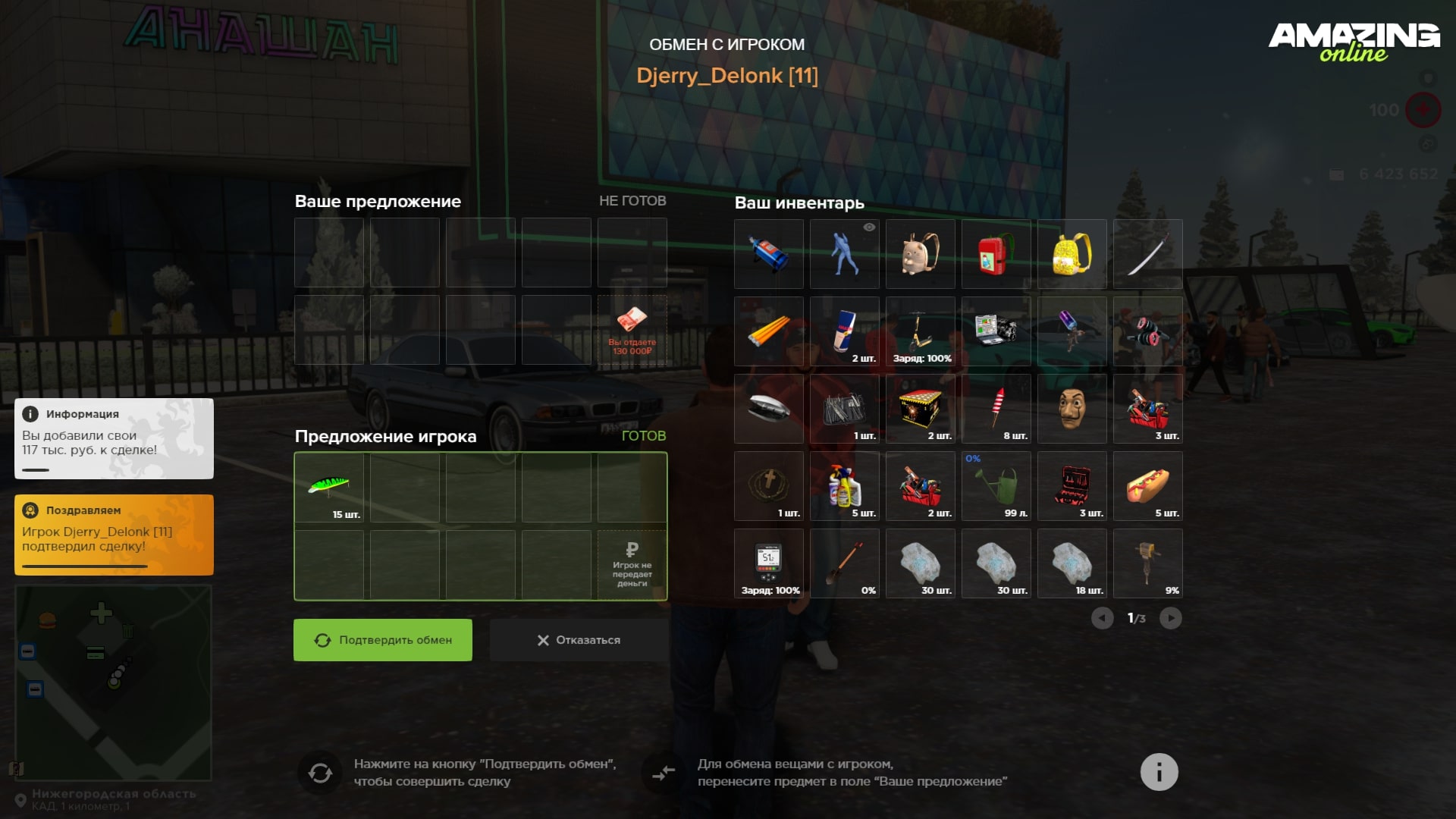
Task: Choose the hot dog stack
Action: (1147, 486)
